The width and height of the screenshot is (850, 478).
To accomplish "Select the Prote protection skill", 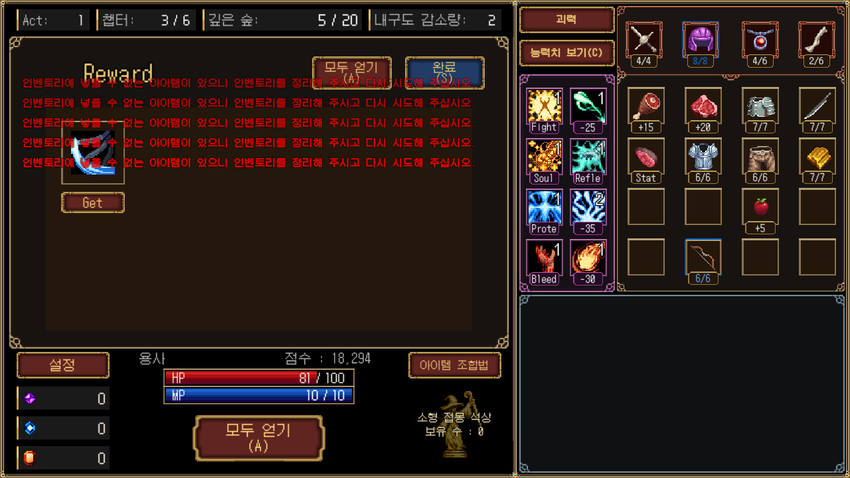I will point(544,210).
